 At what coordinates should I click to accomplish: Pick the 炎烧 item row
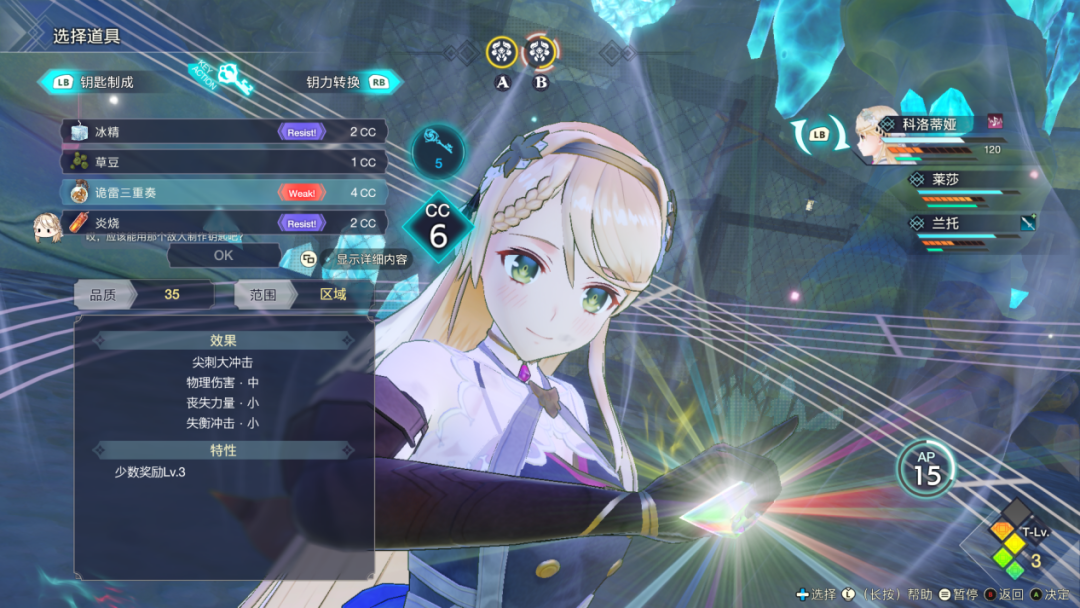[222, 223]
